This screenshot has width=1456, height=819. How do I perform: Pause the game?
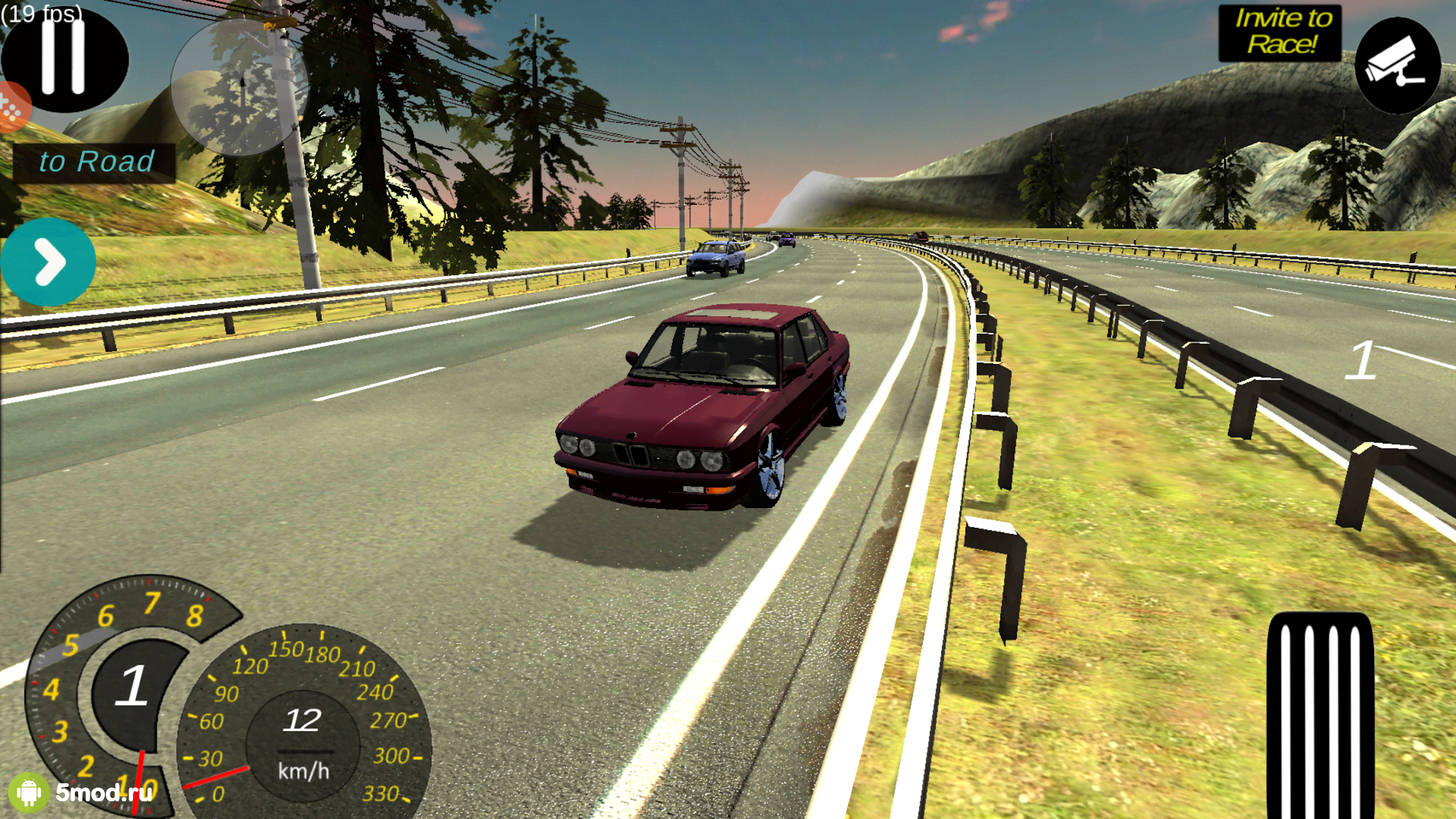pos(65,57)
